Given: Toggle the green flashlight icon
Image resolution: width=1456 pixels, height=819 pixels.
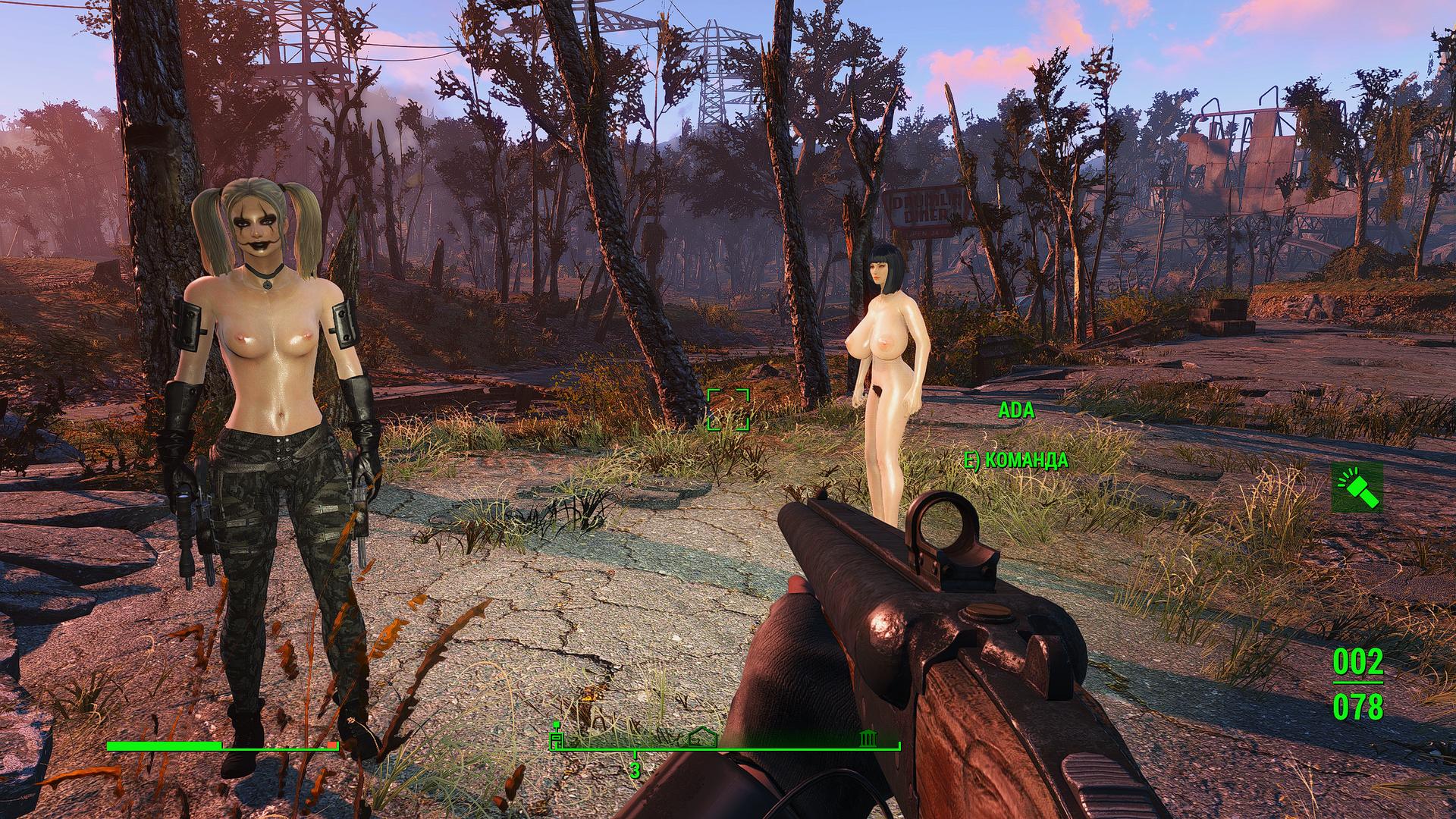Looking at the screenshot, I should click(1357, 488).
